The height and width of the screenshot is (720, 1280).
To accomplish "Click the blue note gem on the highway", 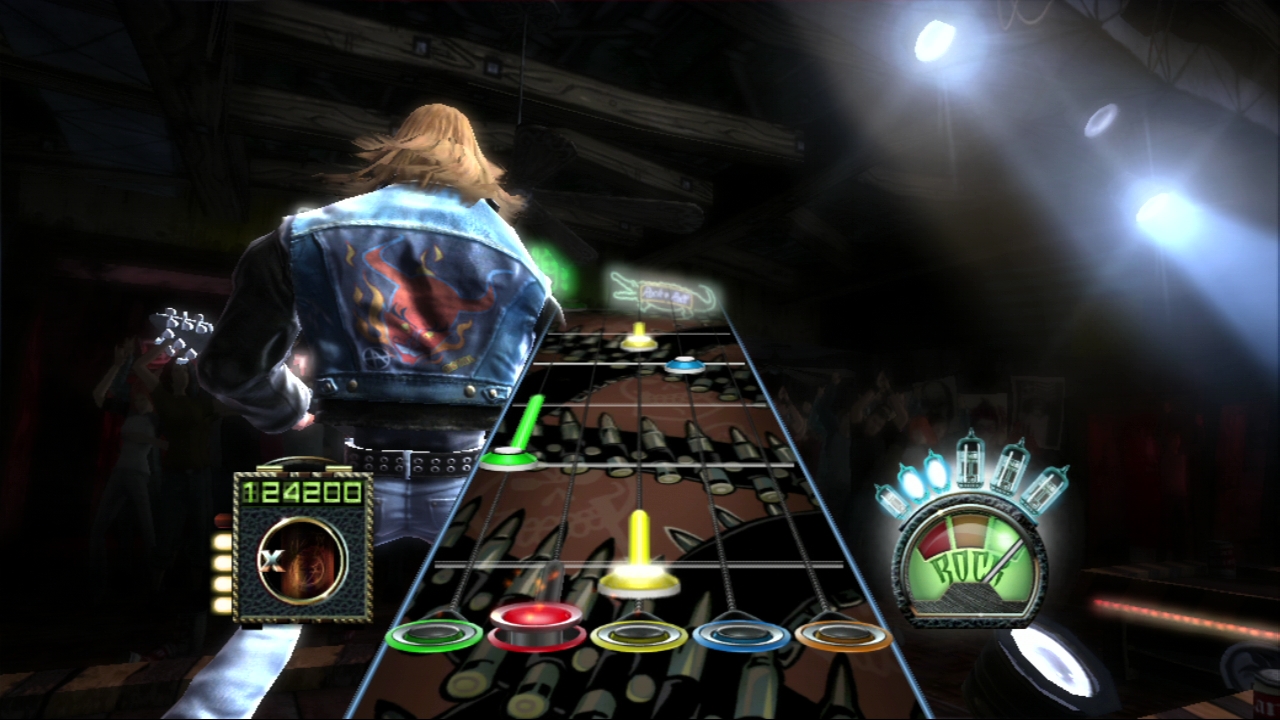I will [683, 365].
